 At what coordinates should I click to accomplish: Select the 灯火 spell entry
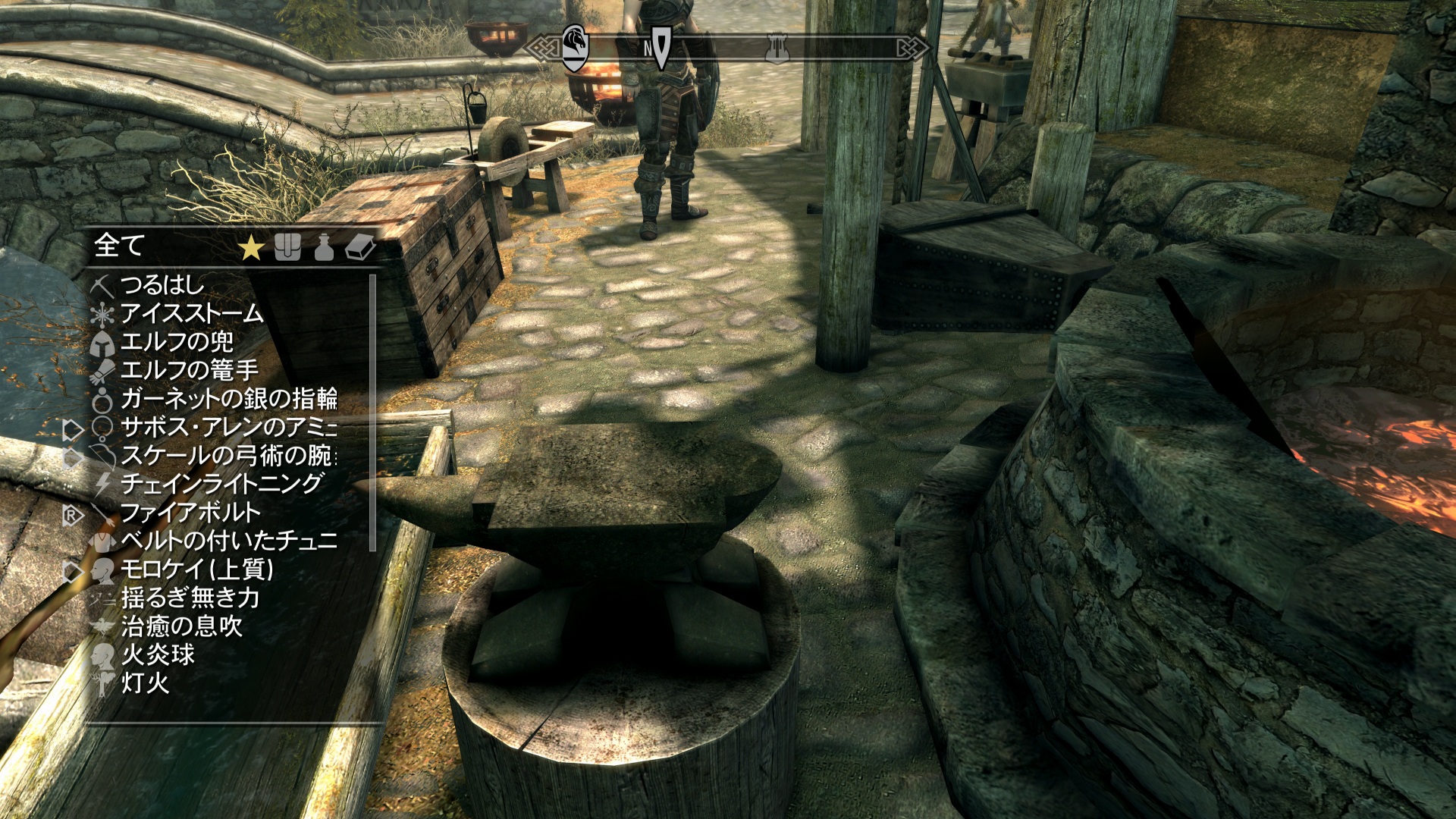145,683
